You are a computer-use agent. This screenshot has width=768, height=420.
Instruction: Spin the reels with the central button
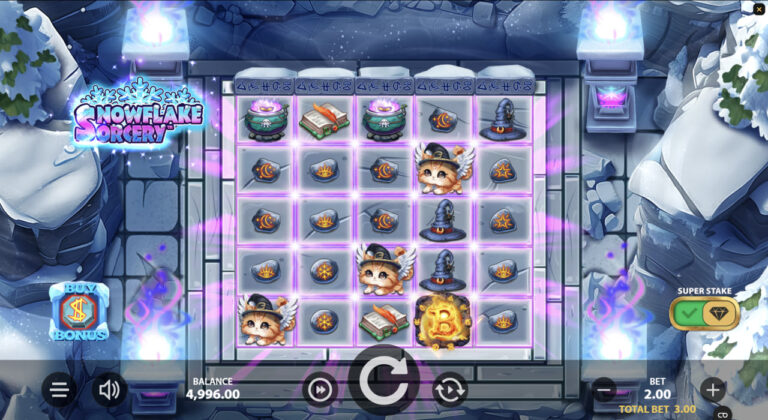pyautogui.click(x=383, y=385)
